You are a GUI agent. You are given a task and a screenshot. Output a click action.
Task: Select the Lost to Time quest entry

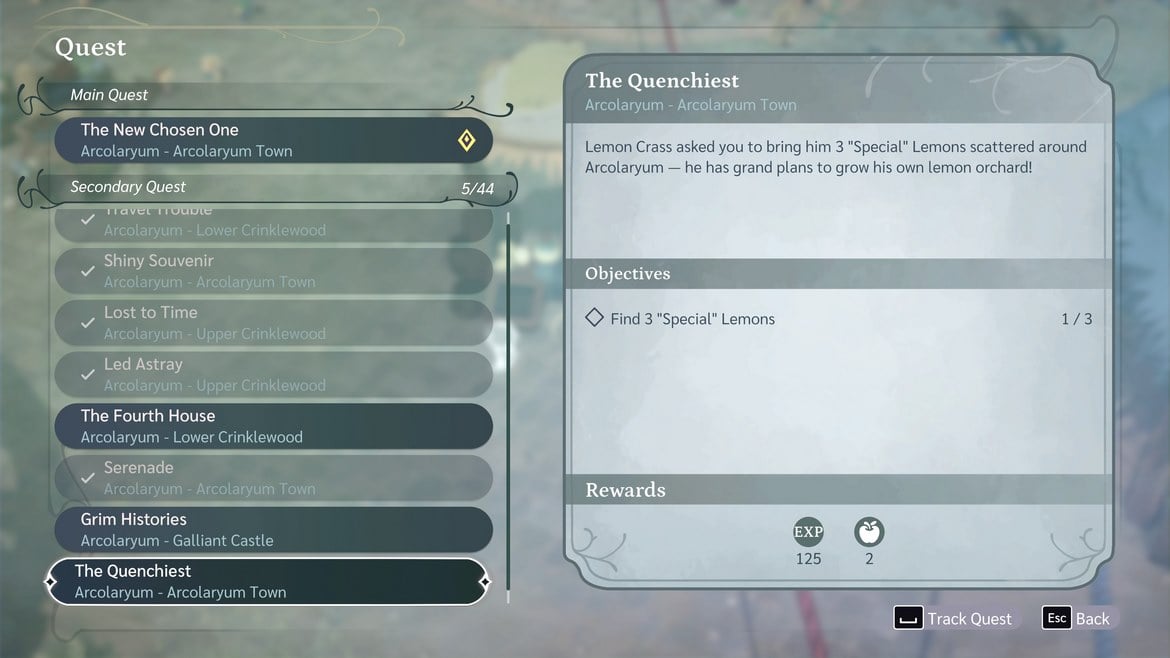pyautogui.click(x=272, y=323)
